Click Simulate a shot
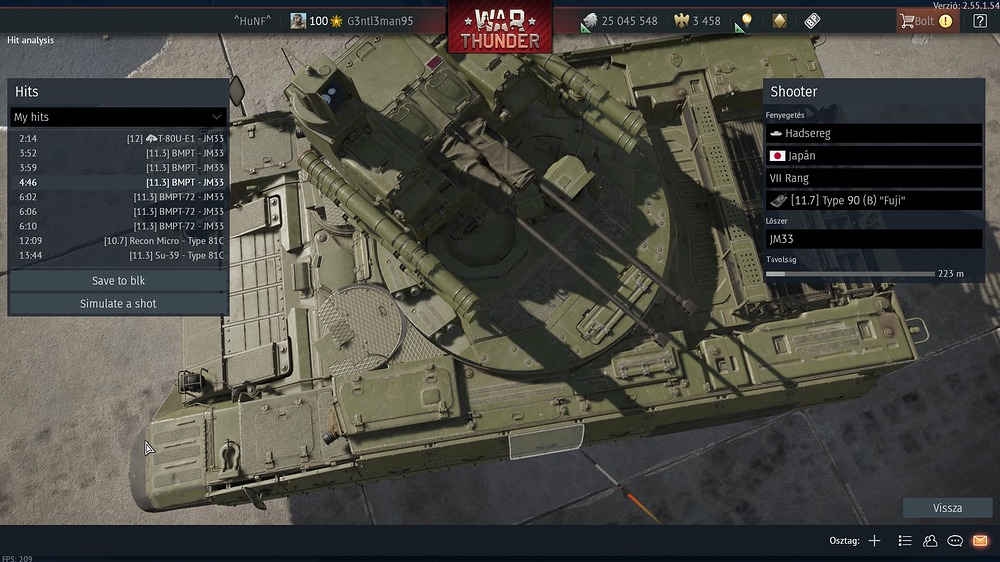The image size is (1000, 562). (118, 304)
